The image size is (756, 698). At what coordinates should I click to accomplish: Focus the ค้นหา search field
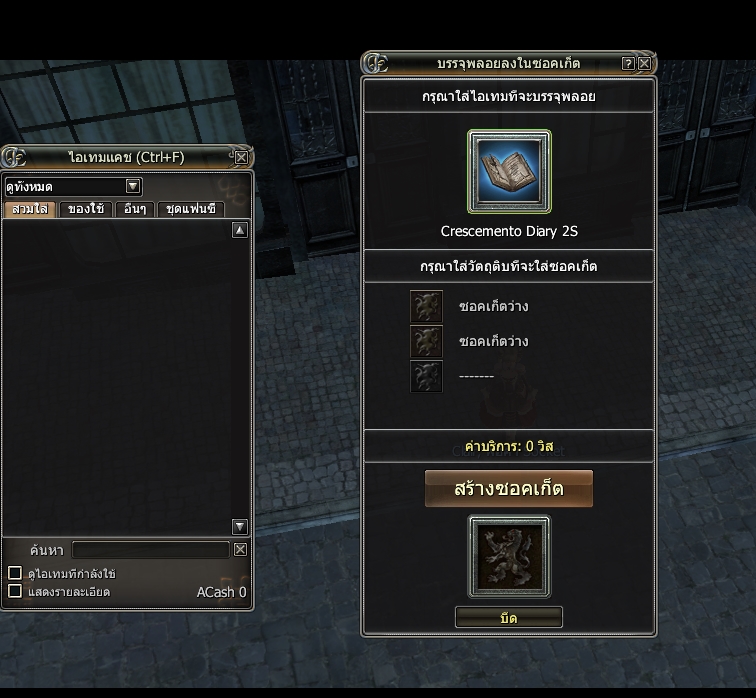click(150, 549)
